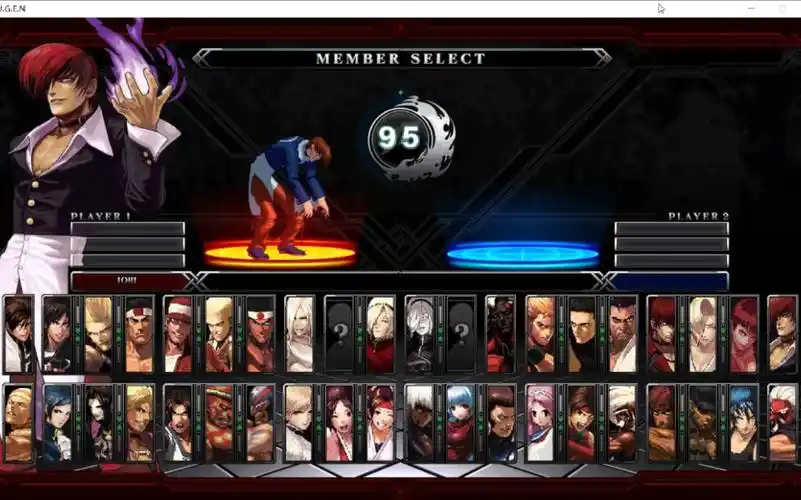The height and width of the screenshot is (500, 801).
Task: Choose Mai Shiranui's portrait
Action: pyautogui.click(x=340, y=423)
